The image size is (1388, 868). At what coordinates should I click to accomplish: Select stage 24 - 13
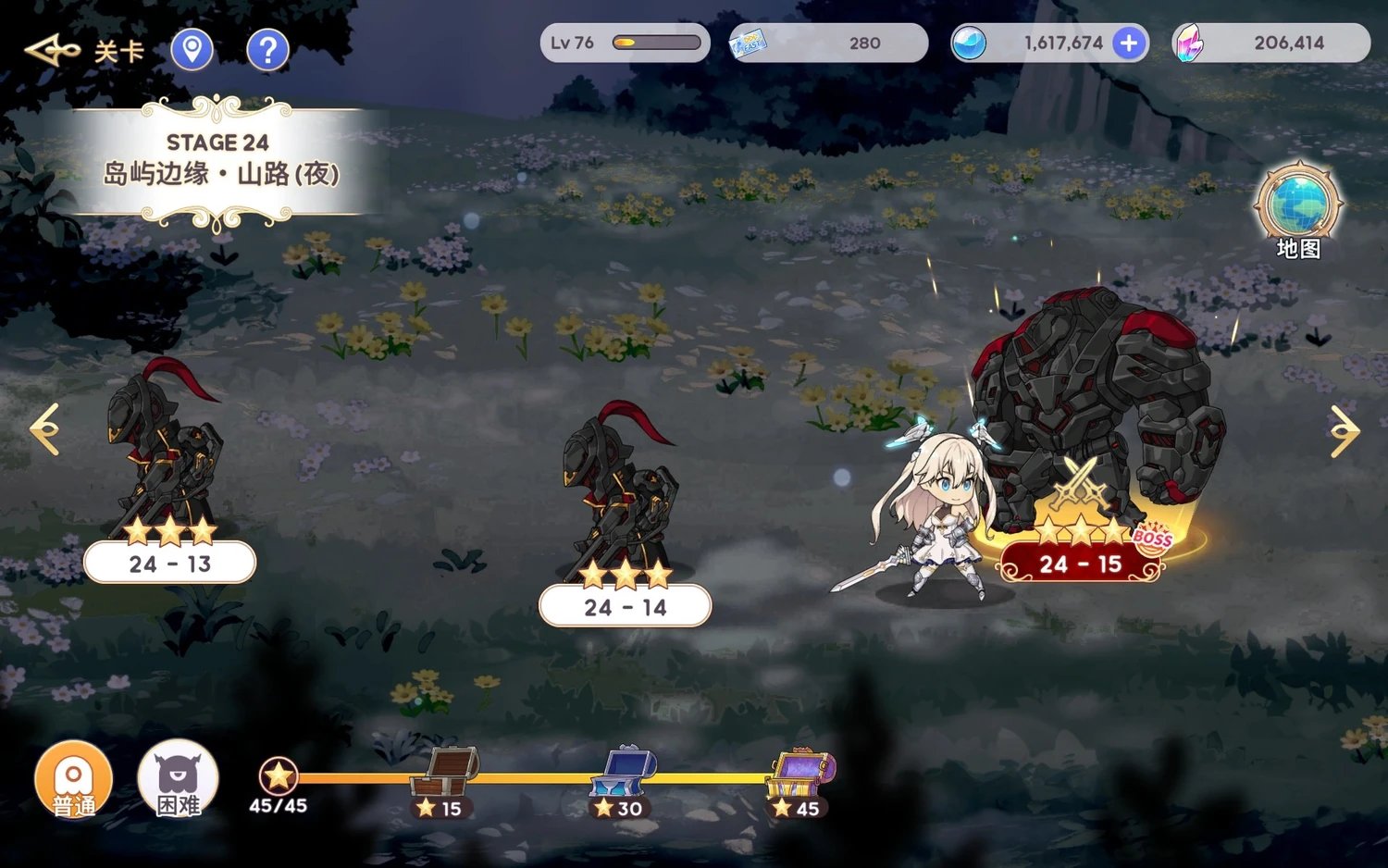169,563
